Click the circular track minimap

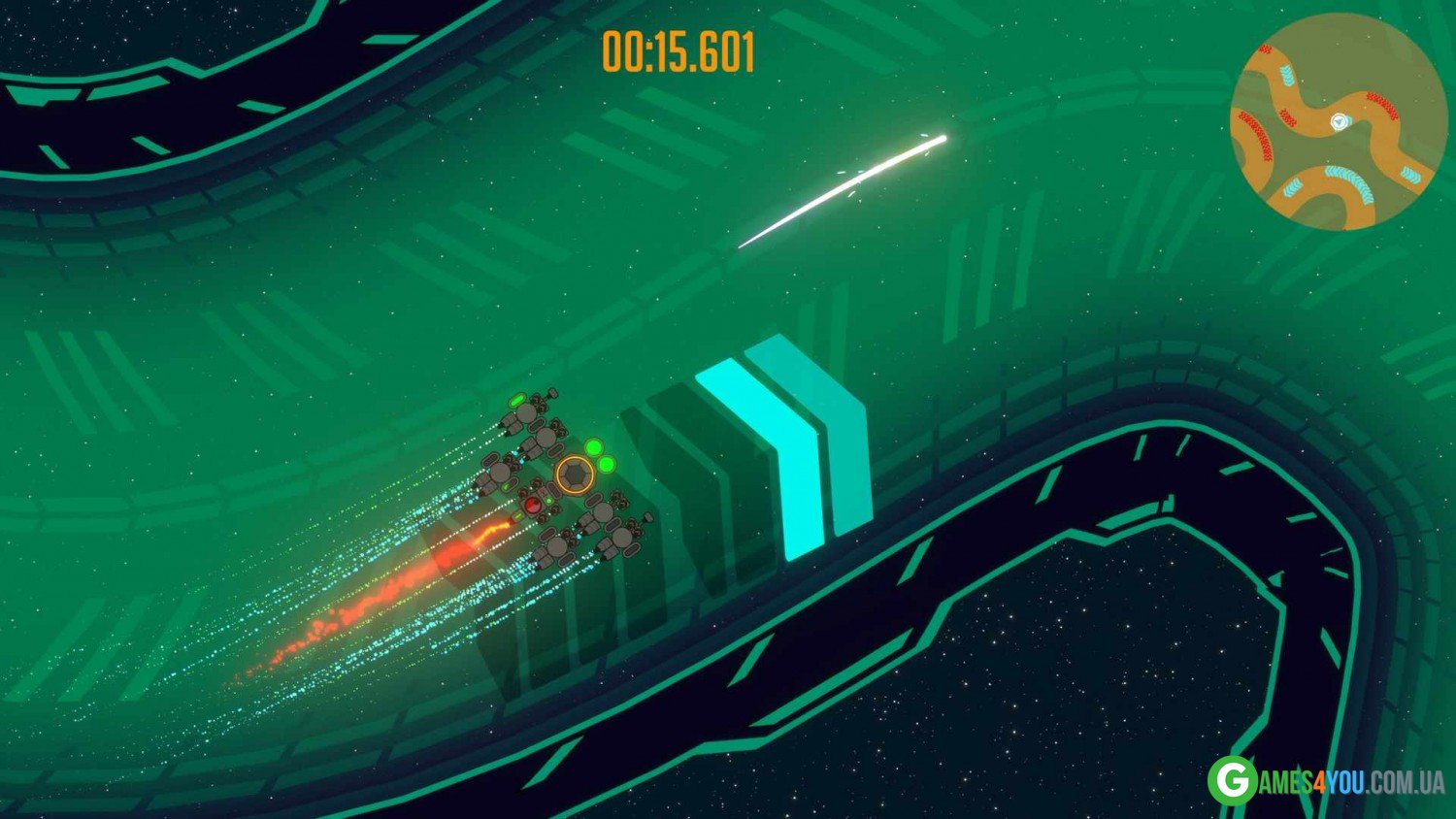point(1339,122)
